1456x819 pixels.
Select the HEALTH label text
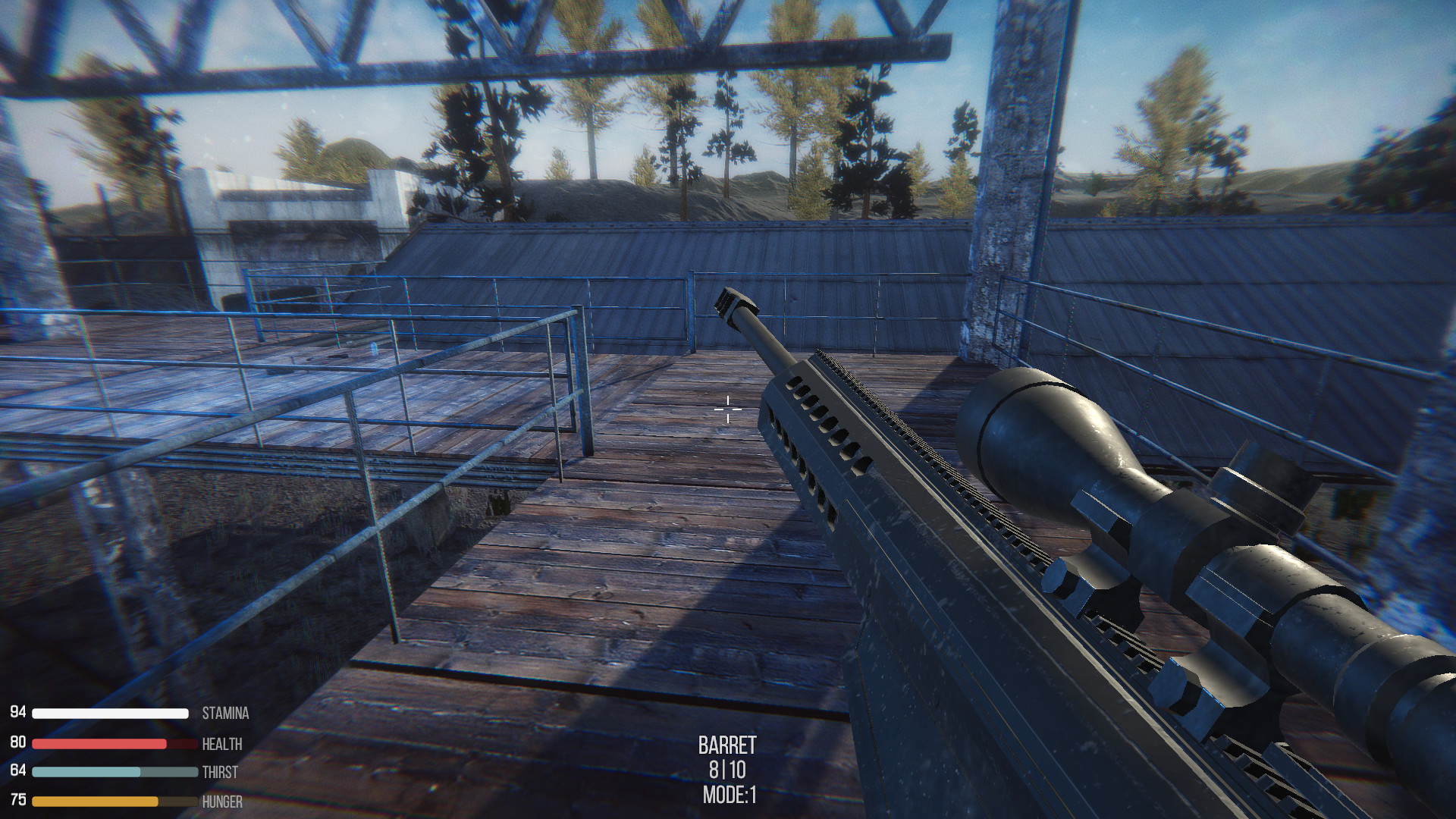223,743
